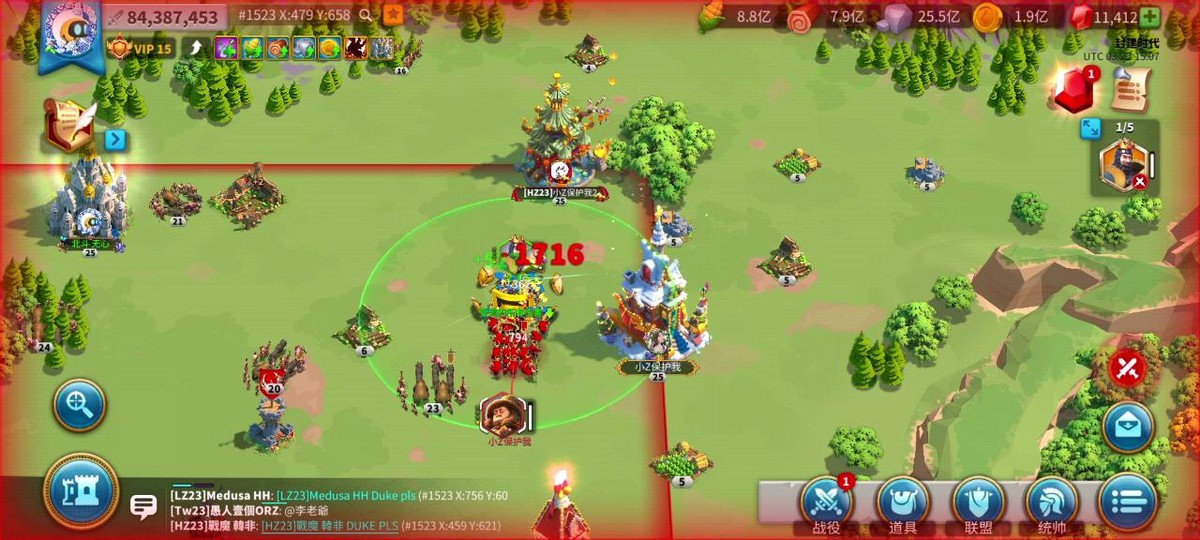Tap the coordinate search magnifier icon

tap(366, 16)
